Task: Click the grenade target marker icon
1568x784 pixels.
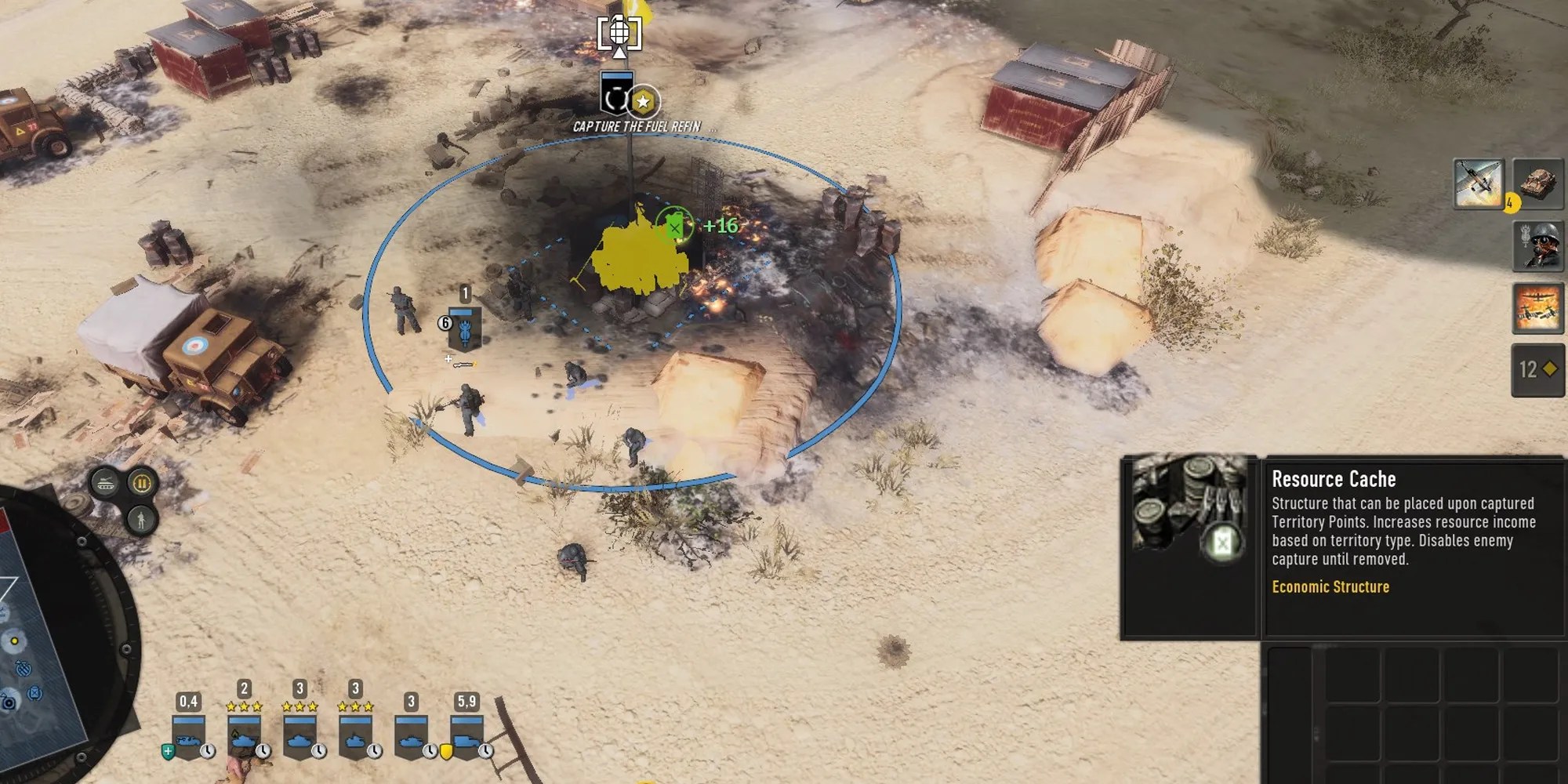Action: tap(619, 34)
